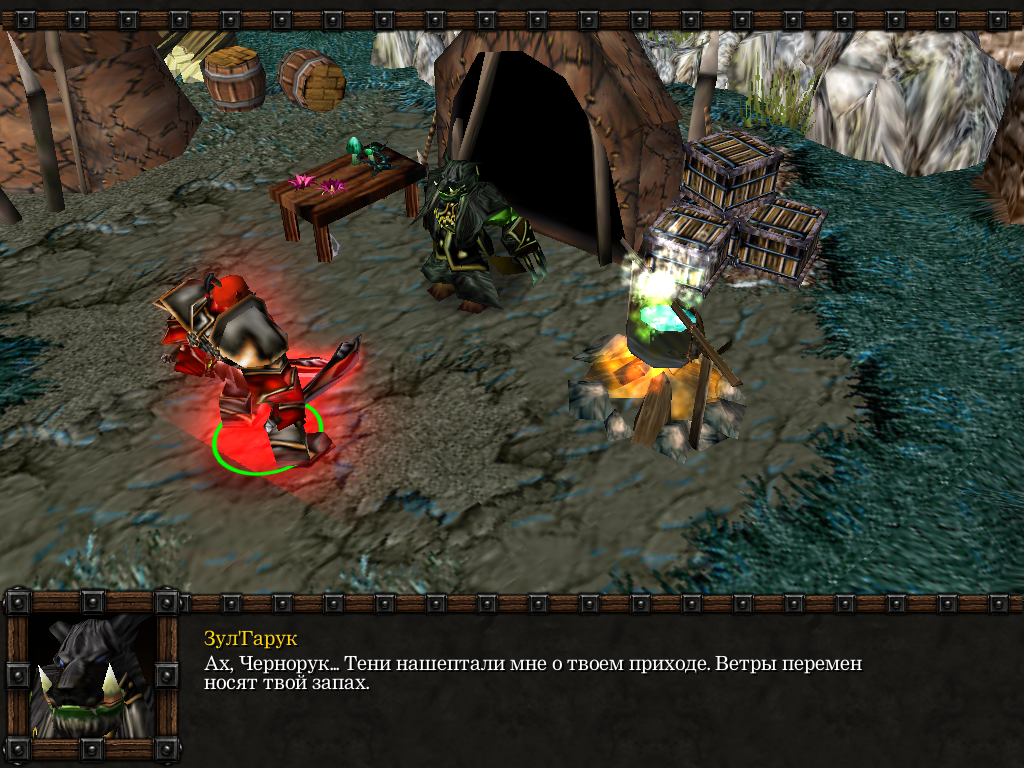This screenshot has height=768, width=1024.
Task: Click ЗулГарук's speaker portrait
Action: (x=92, y=677)
